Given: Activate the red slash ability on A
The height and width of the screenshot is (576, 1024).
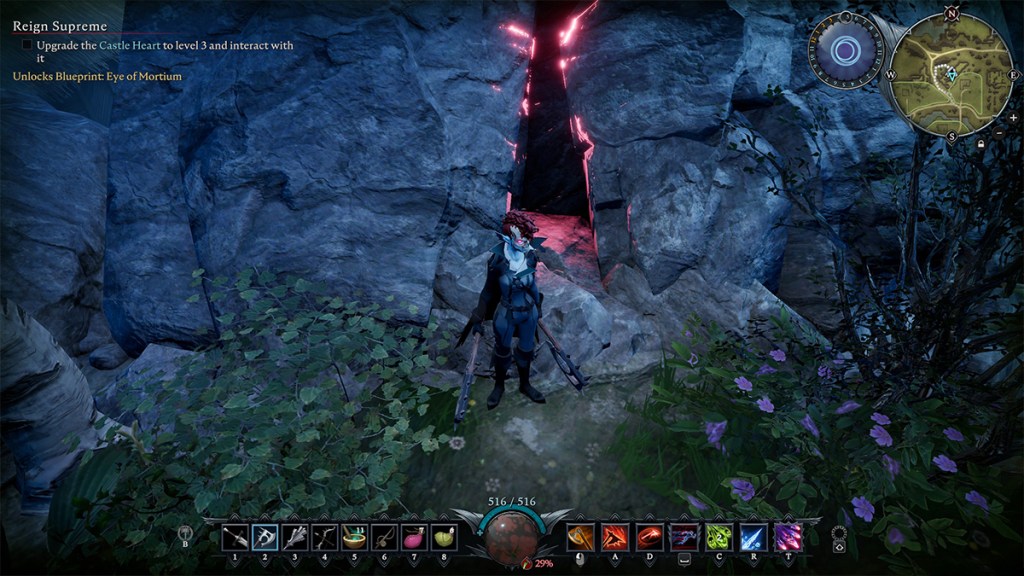Looking at the screenshot, I should click(x=615, y=537).
